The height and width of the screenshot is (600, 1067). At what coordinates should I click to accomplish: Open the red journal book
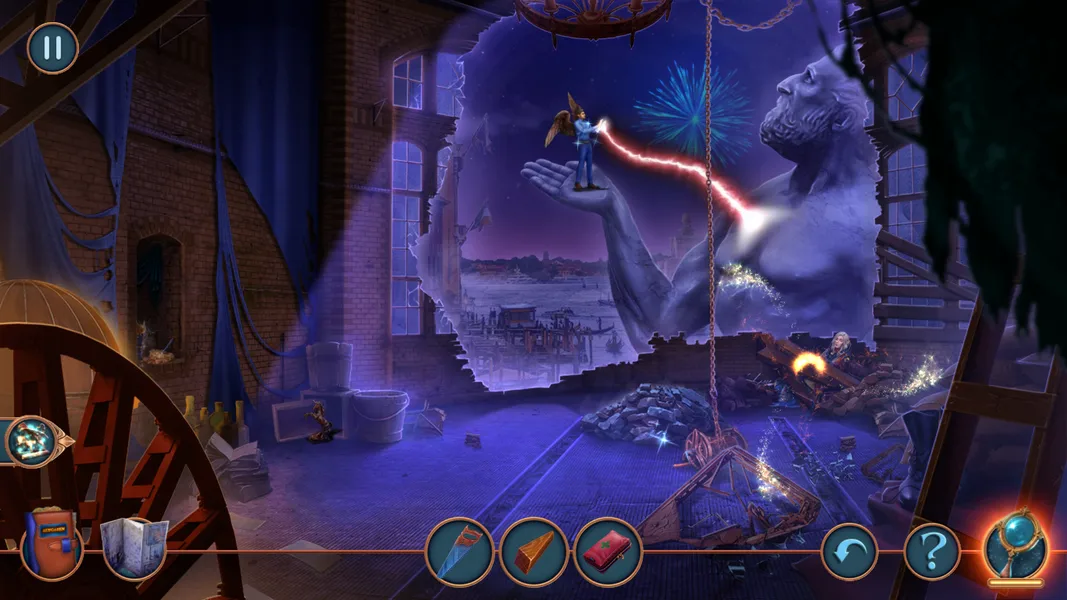tap(50, 546)
